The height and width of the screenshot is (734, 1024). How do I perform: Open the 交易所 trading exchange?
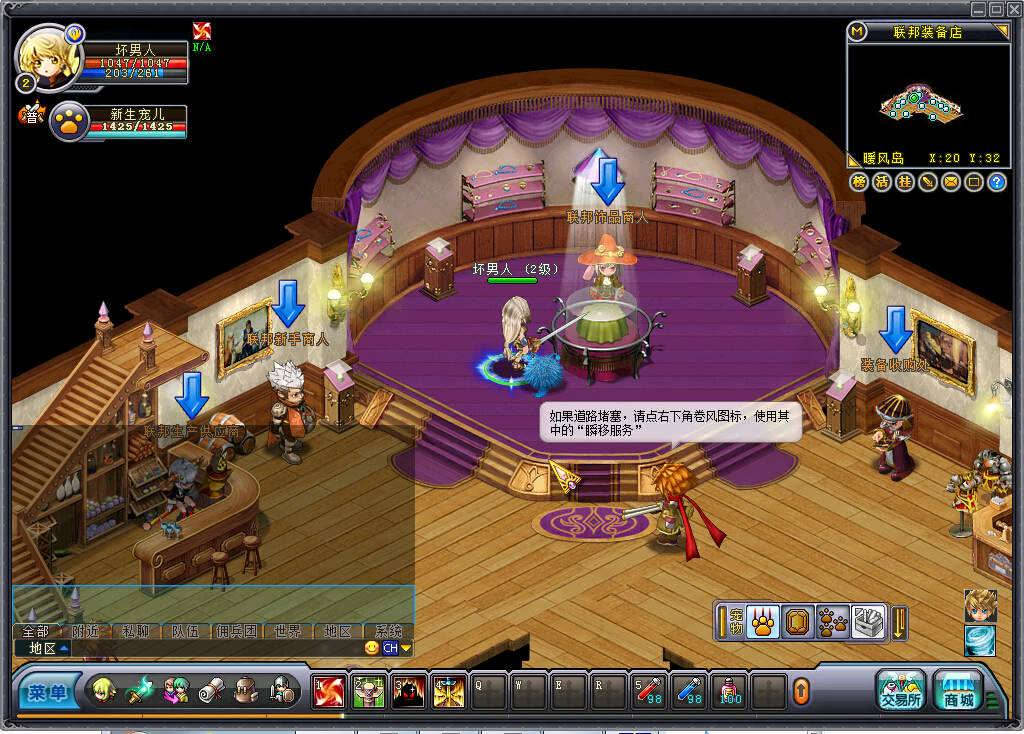(901, 688)
